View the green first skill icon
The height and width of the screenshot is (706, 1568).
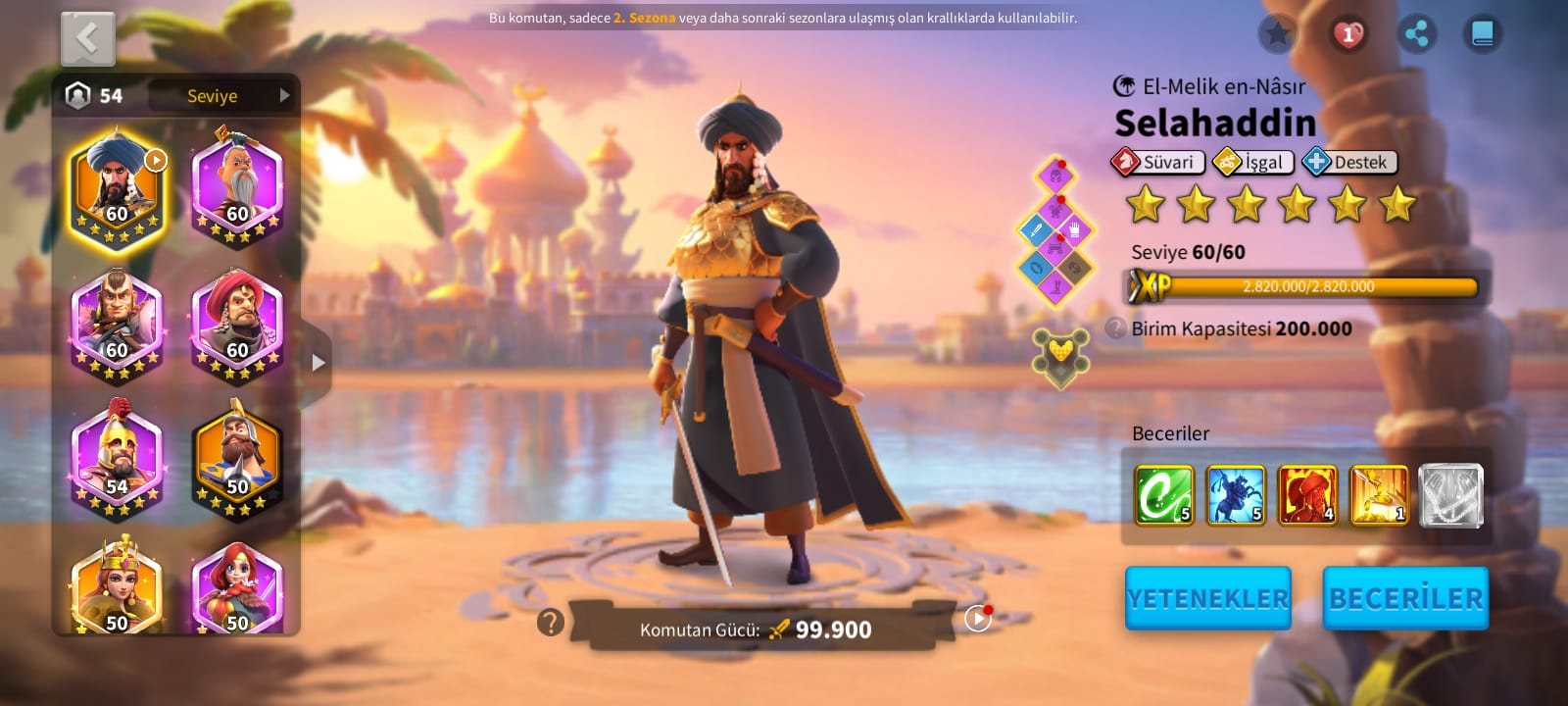1163,495
